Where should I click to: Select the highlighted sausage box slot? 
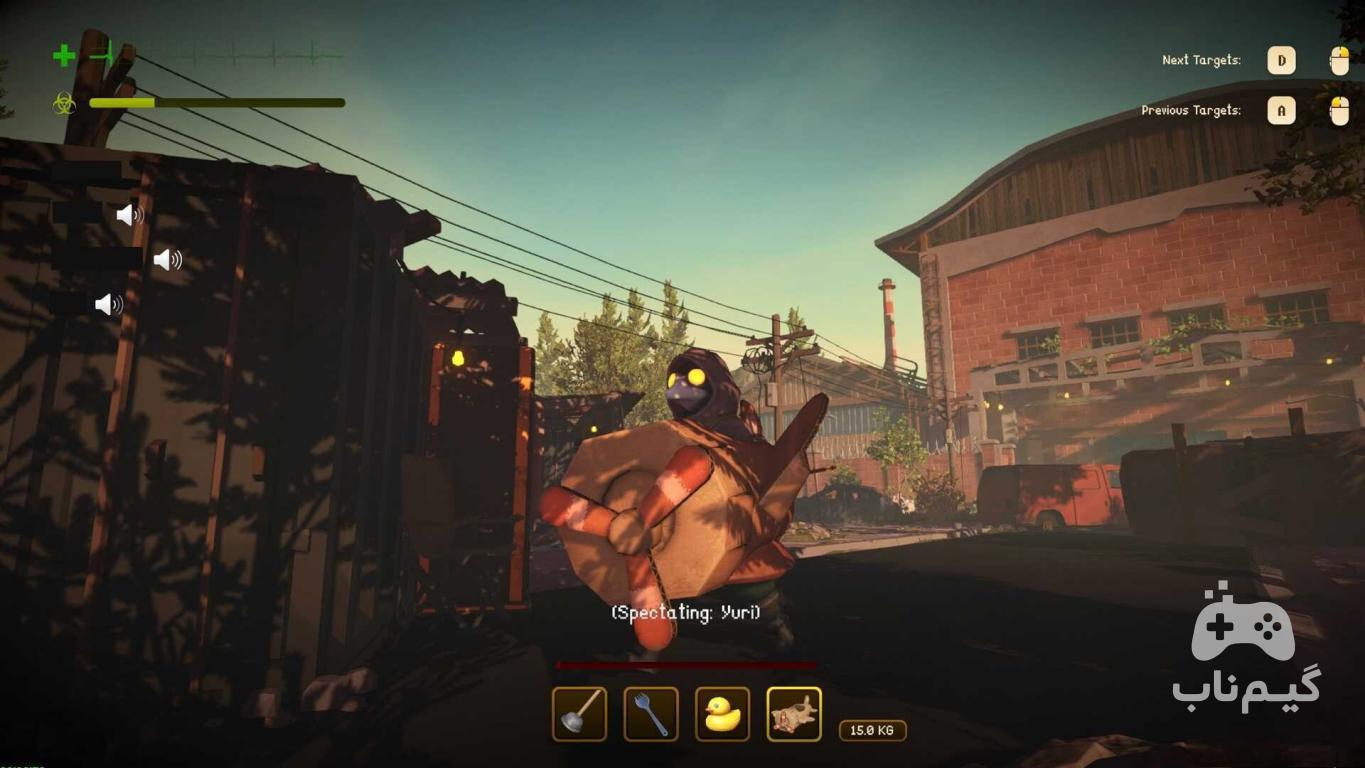[x=794, y=714]
